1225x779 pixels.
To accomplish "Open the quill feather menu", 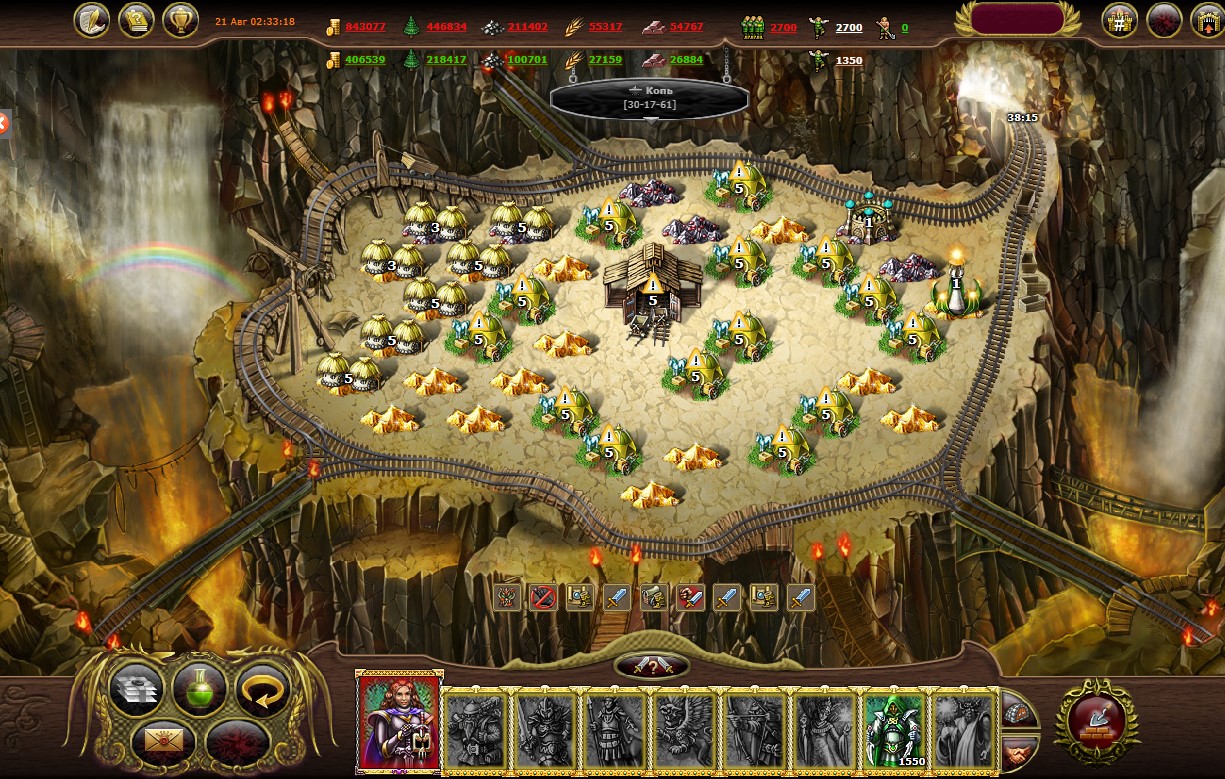I will tap(92, 21).
